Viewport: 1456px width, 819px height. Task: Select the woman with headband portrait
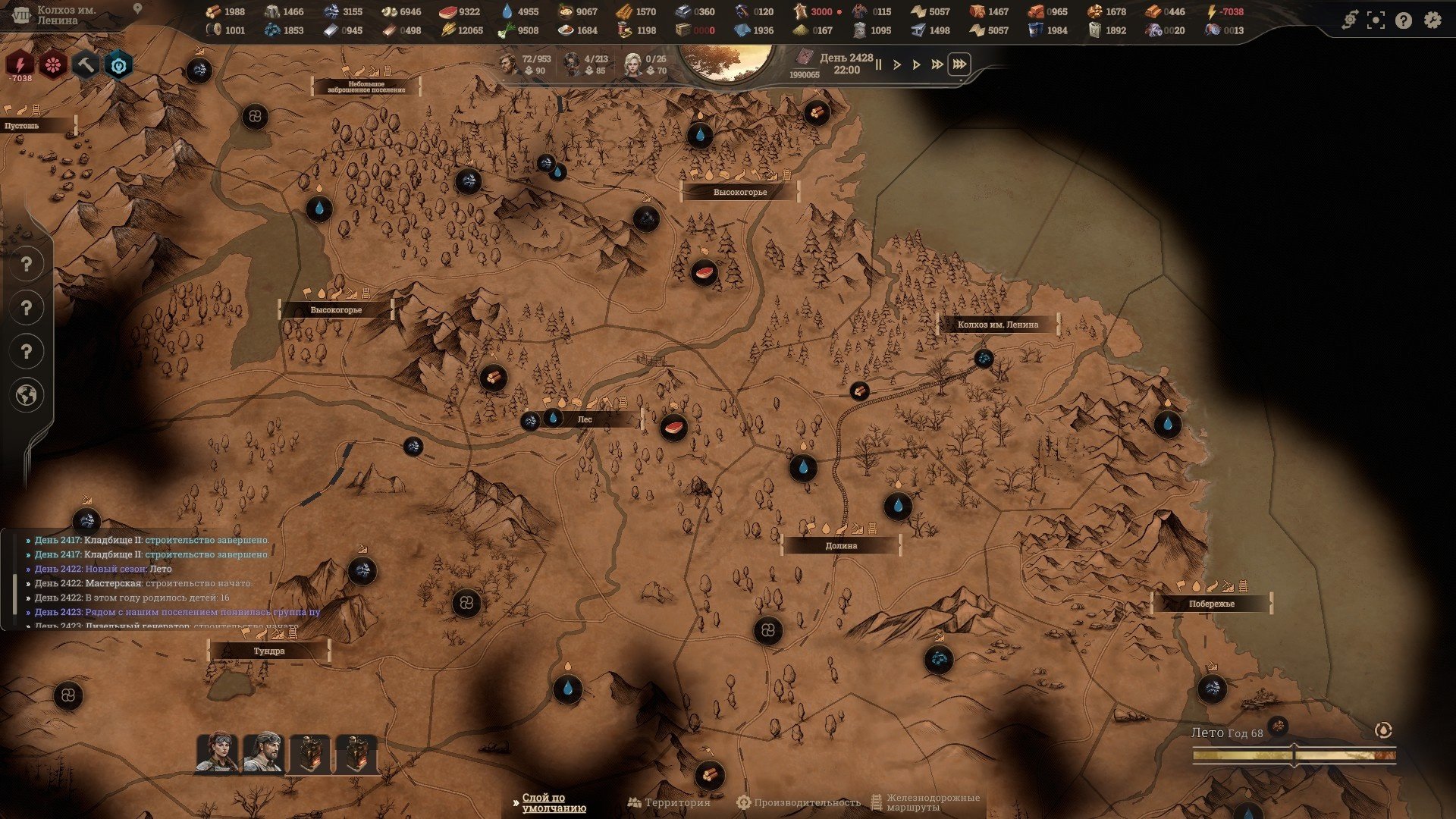(x=217, y=752)
